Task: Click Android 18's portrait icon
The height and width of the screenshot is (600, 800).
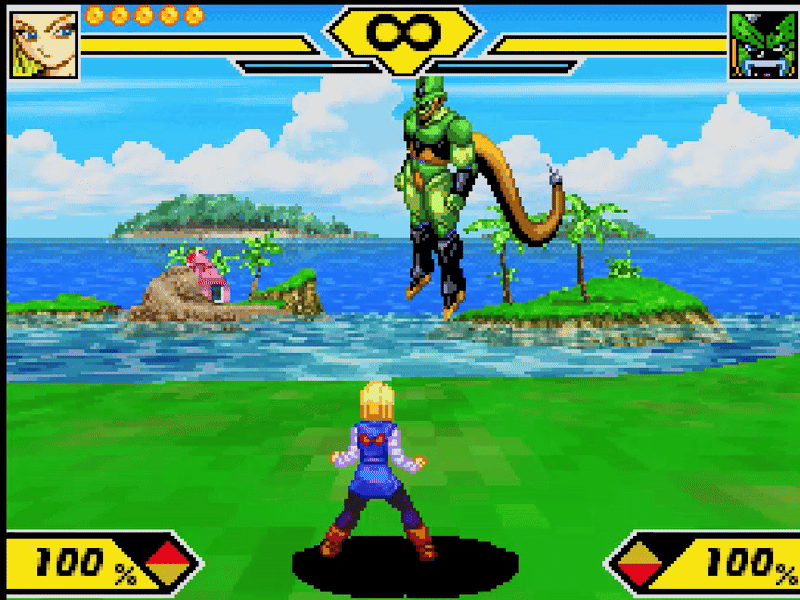Action: (x=43, y=42)
